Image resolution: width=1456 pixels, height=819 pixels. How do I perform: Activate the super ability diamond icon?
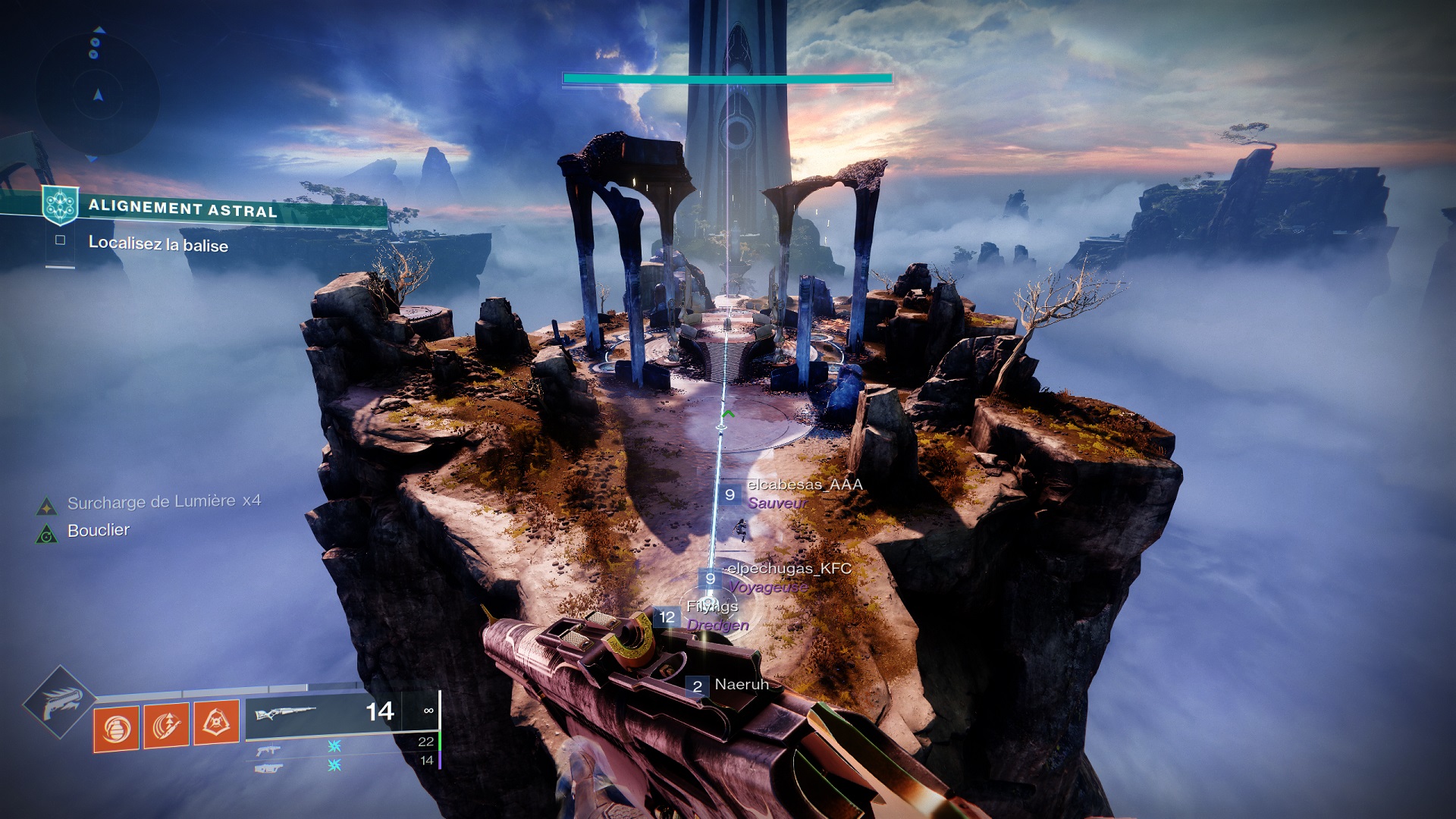[x=59, y=703]
